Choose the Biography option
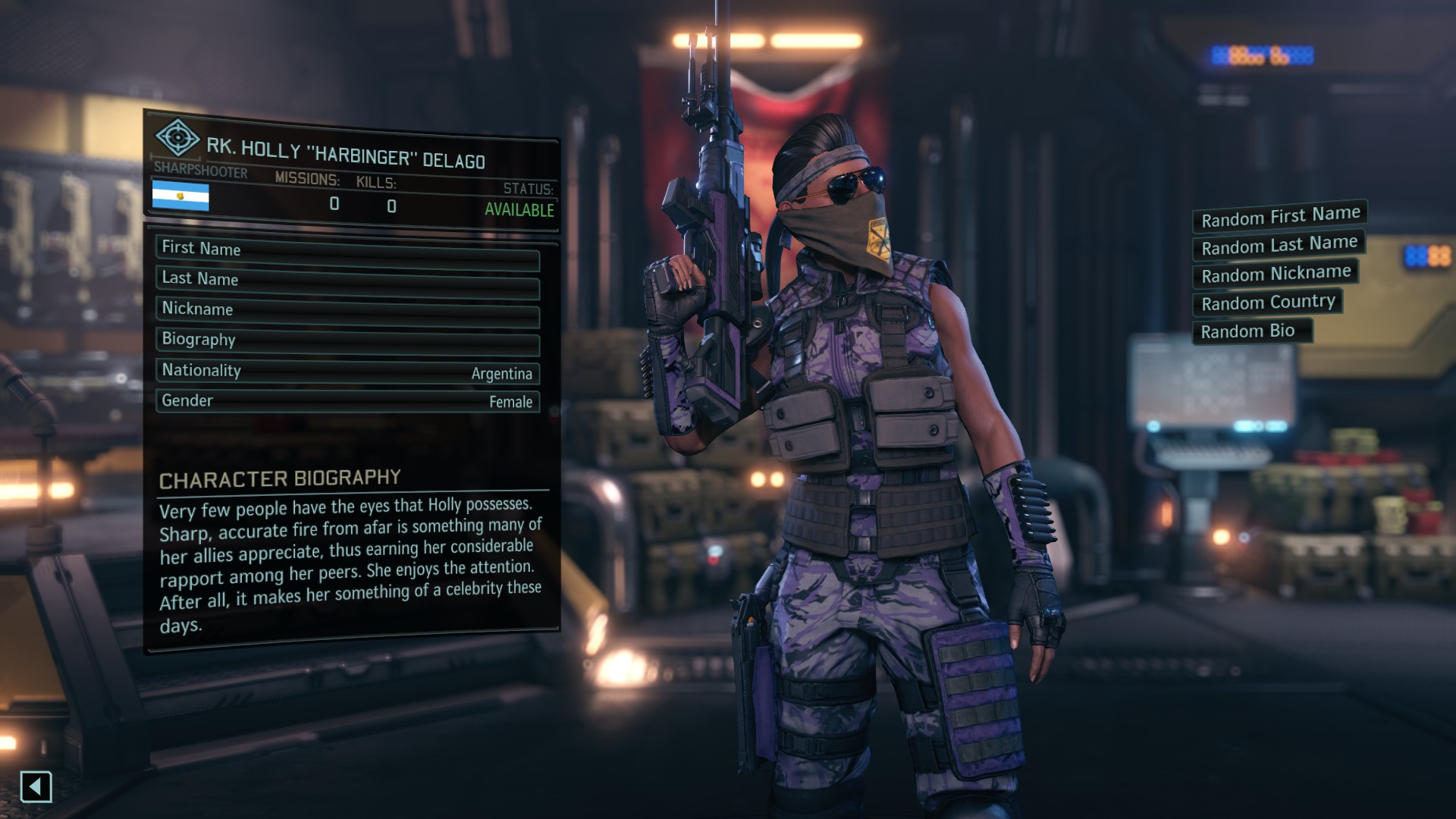The image size is (1456, 819). point(347,342)
